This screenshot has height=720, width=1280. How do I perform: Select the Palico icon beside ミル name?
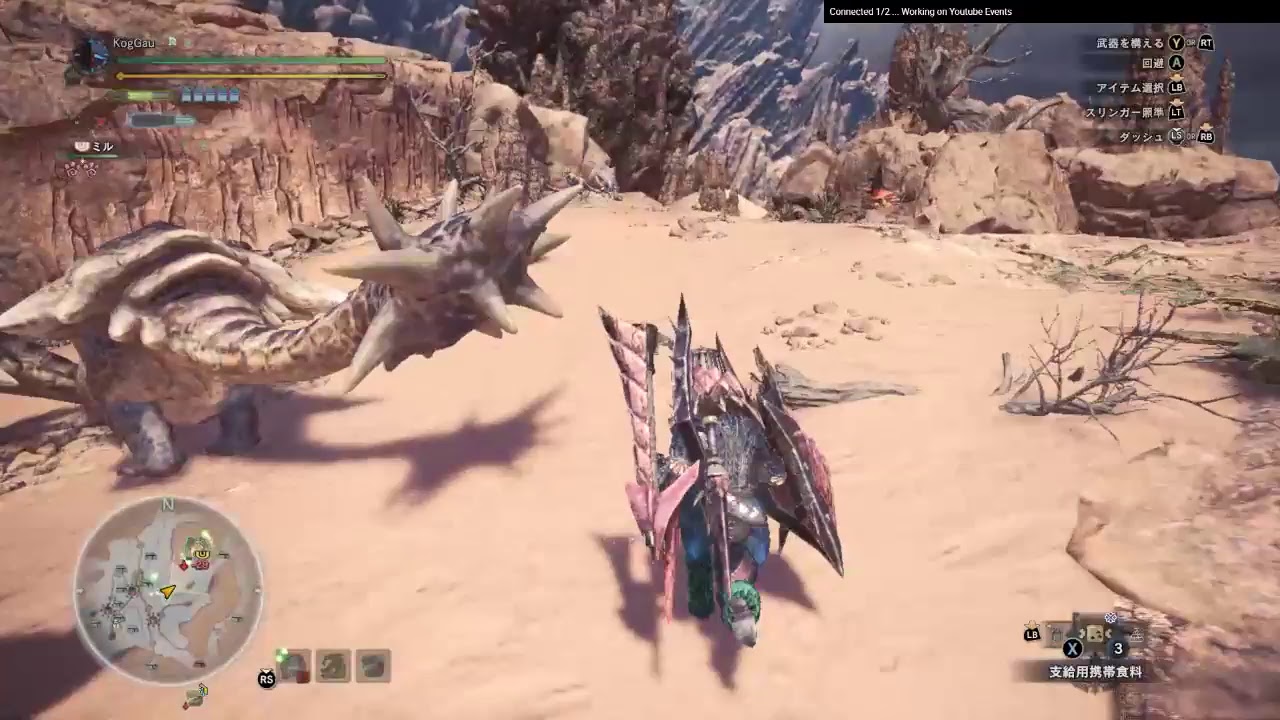coord(80,145)
